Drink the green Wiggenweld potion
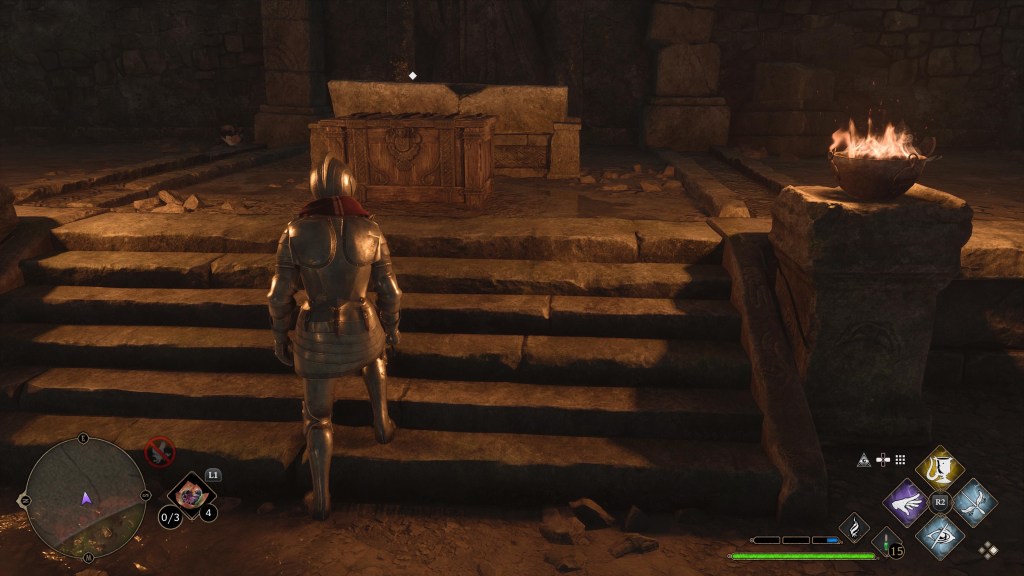1024x576 pixels. pos(884,541)
